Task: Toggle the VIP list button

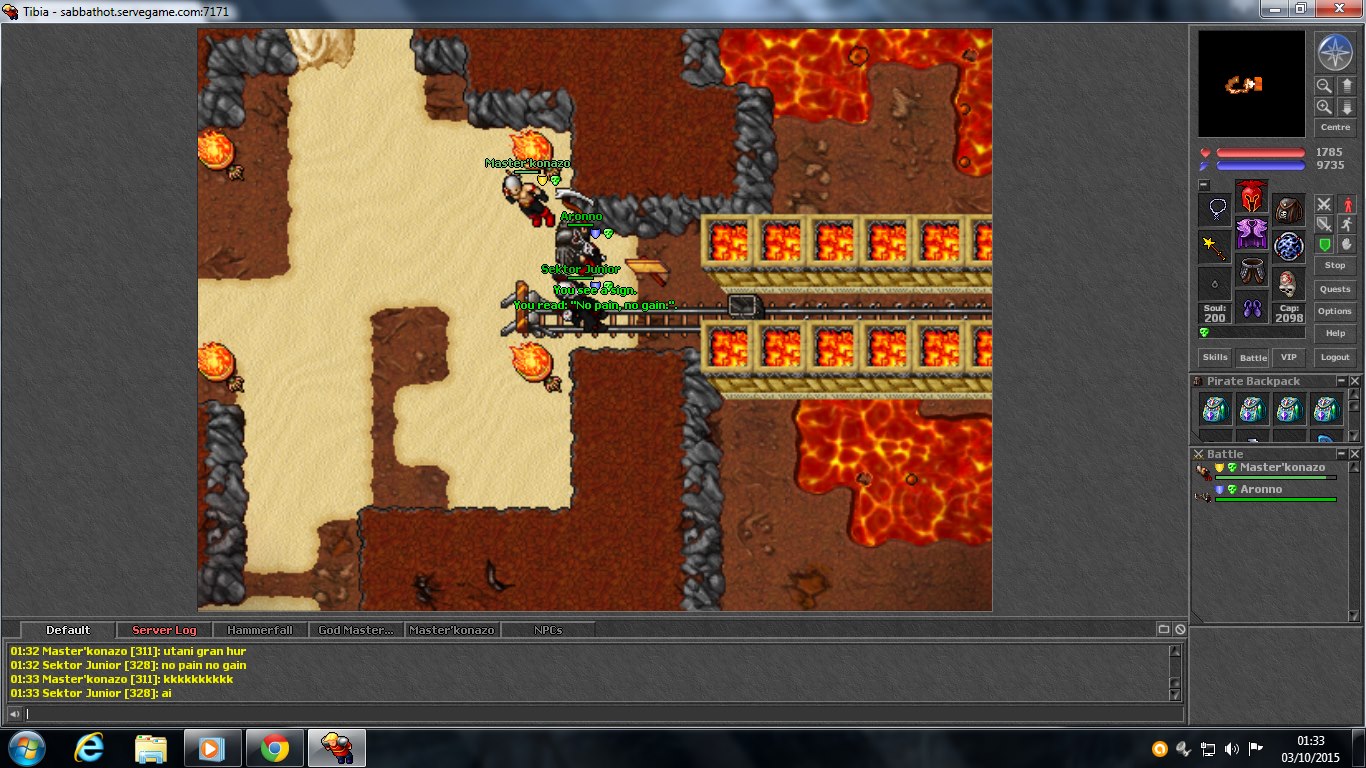Action: [1289, 357]
